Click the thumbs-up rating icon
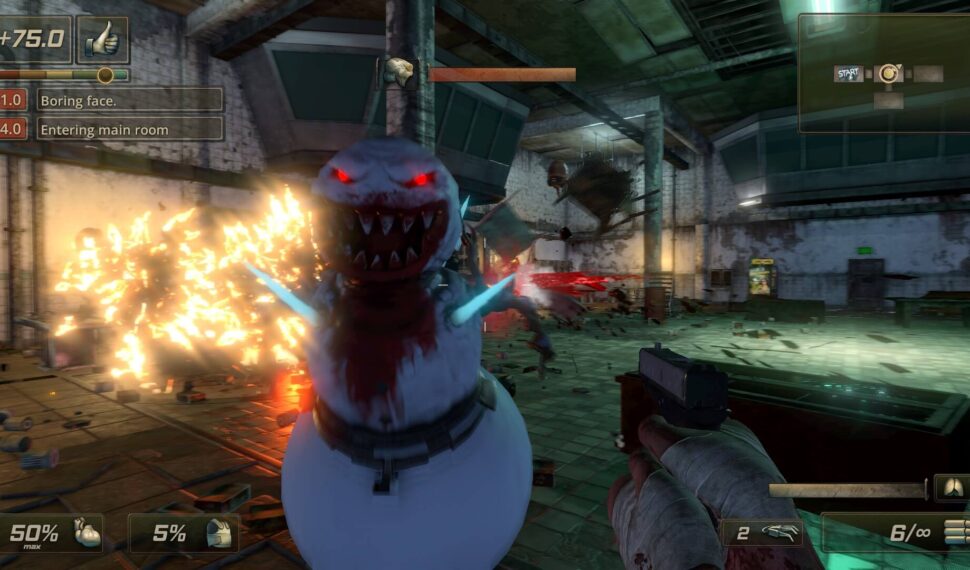Viewport: 970px width, 570px height. (x=102, y=40)
